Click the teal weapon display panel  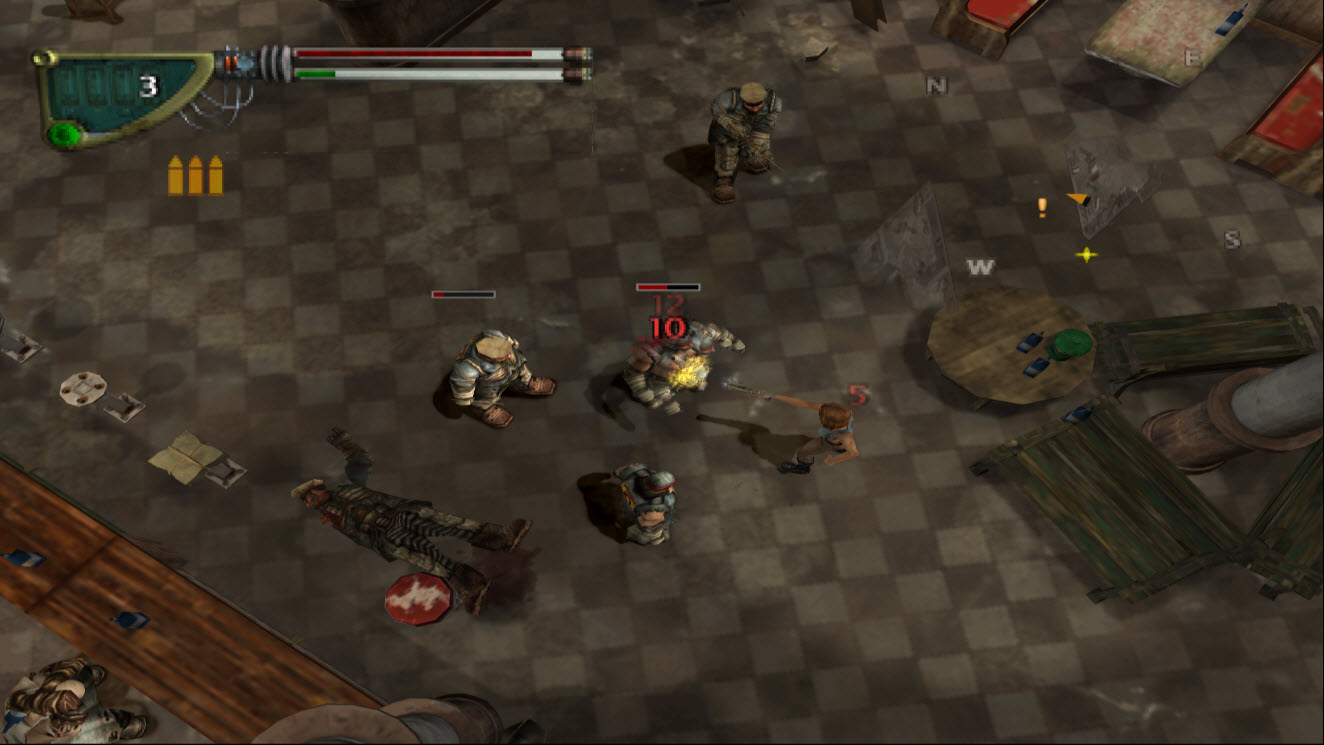115,90
